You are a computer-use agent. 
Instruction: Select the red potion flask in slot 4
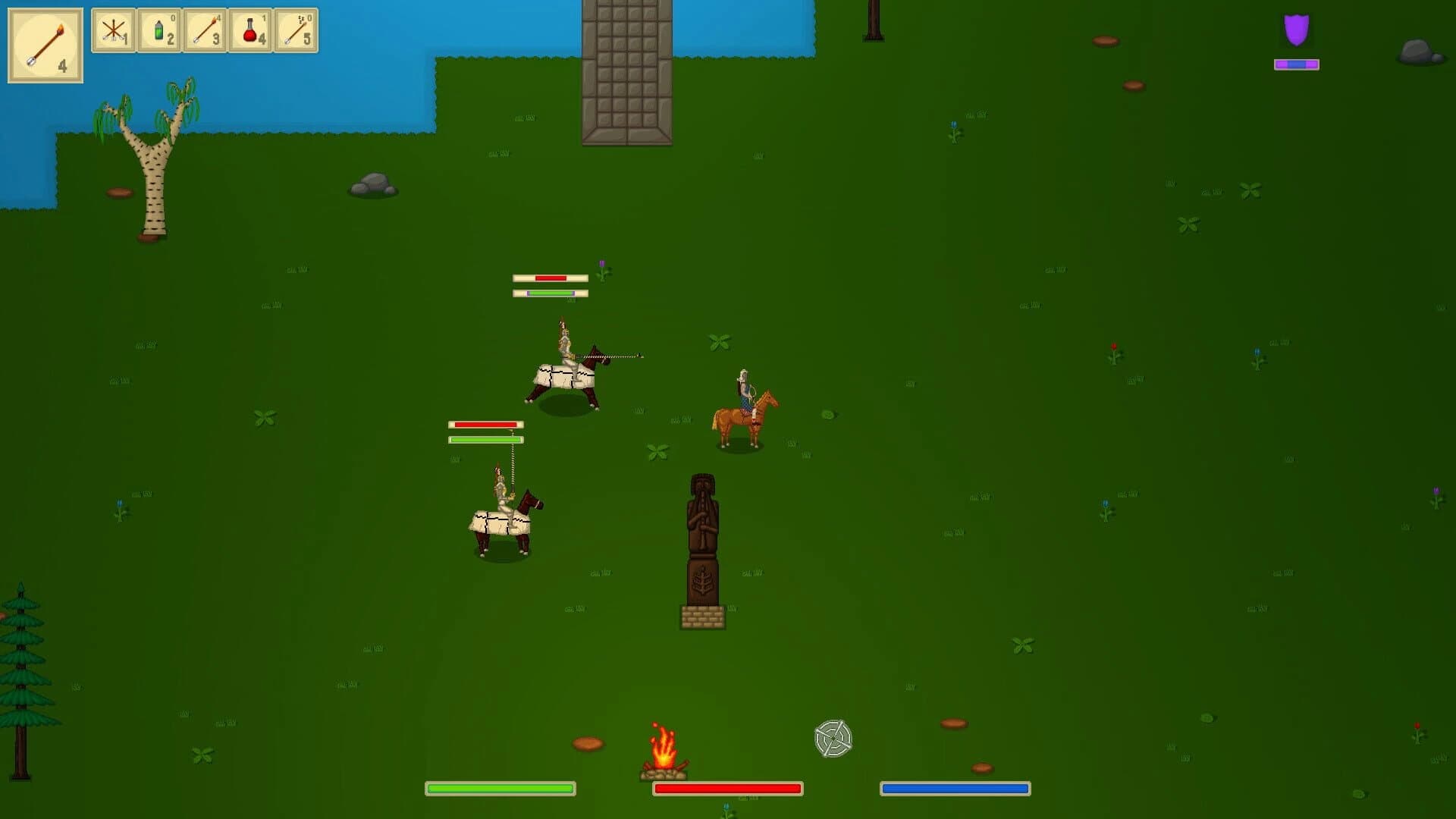pos(249,31)
